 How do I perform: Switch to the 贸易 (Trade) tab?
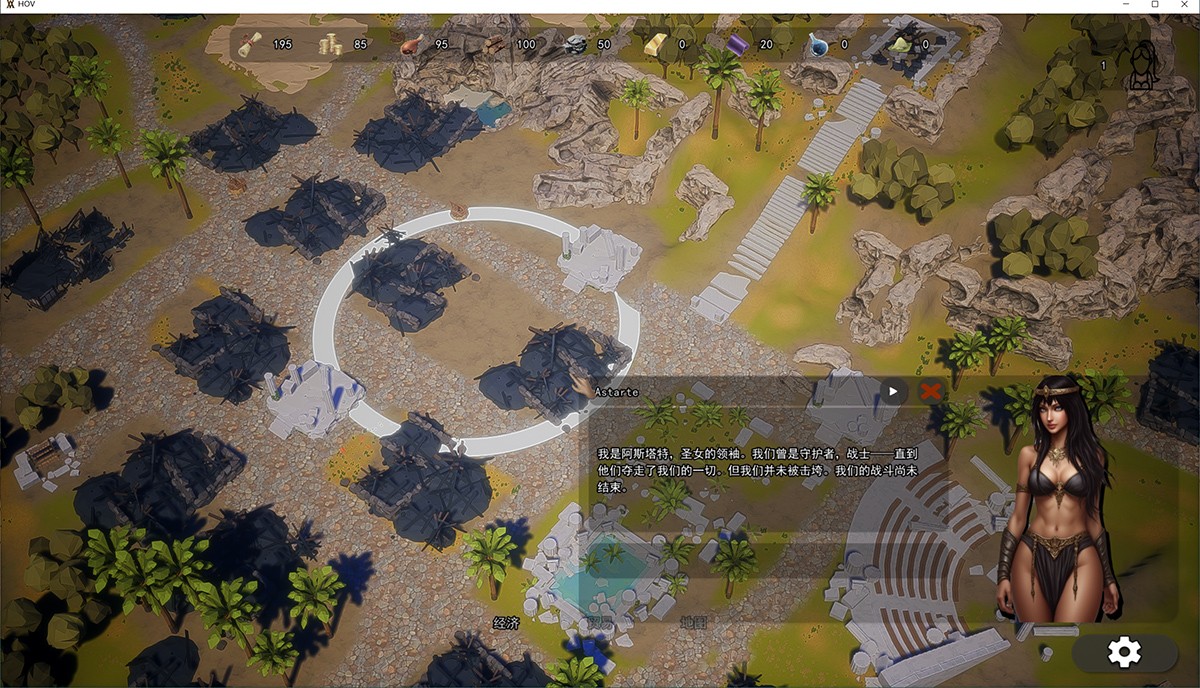(x=600, y=623)
